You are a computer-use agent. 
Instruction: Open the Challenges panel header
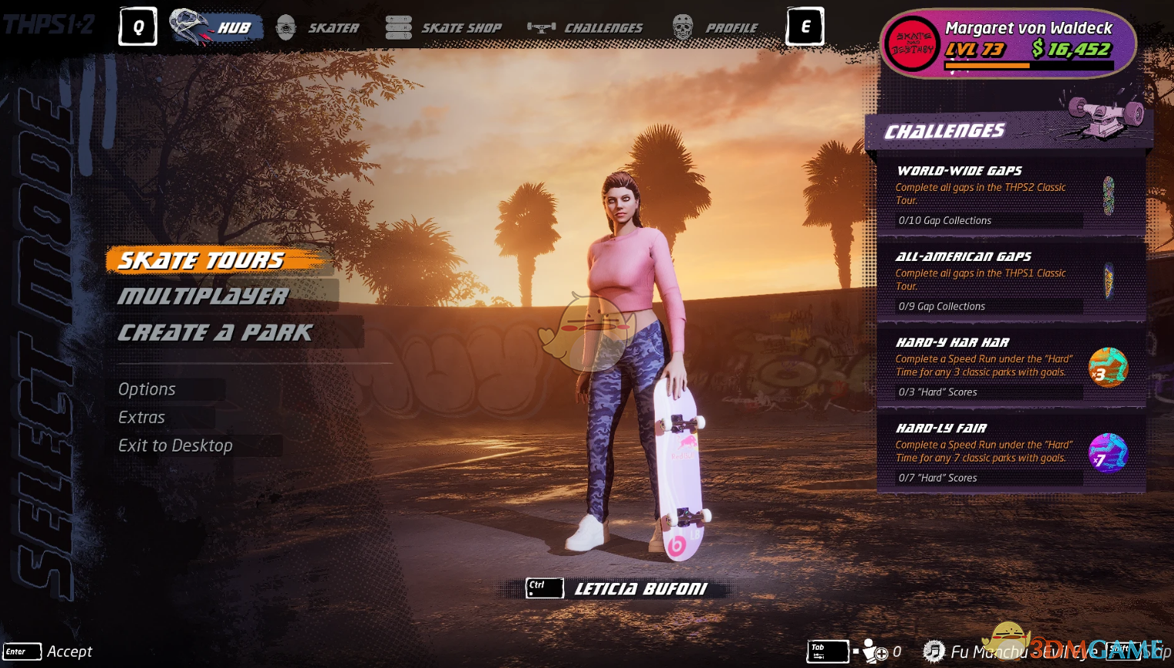pos(945,131)
